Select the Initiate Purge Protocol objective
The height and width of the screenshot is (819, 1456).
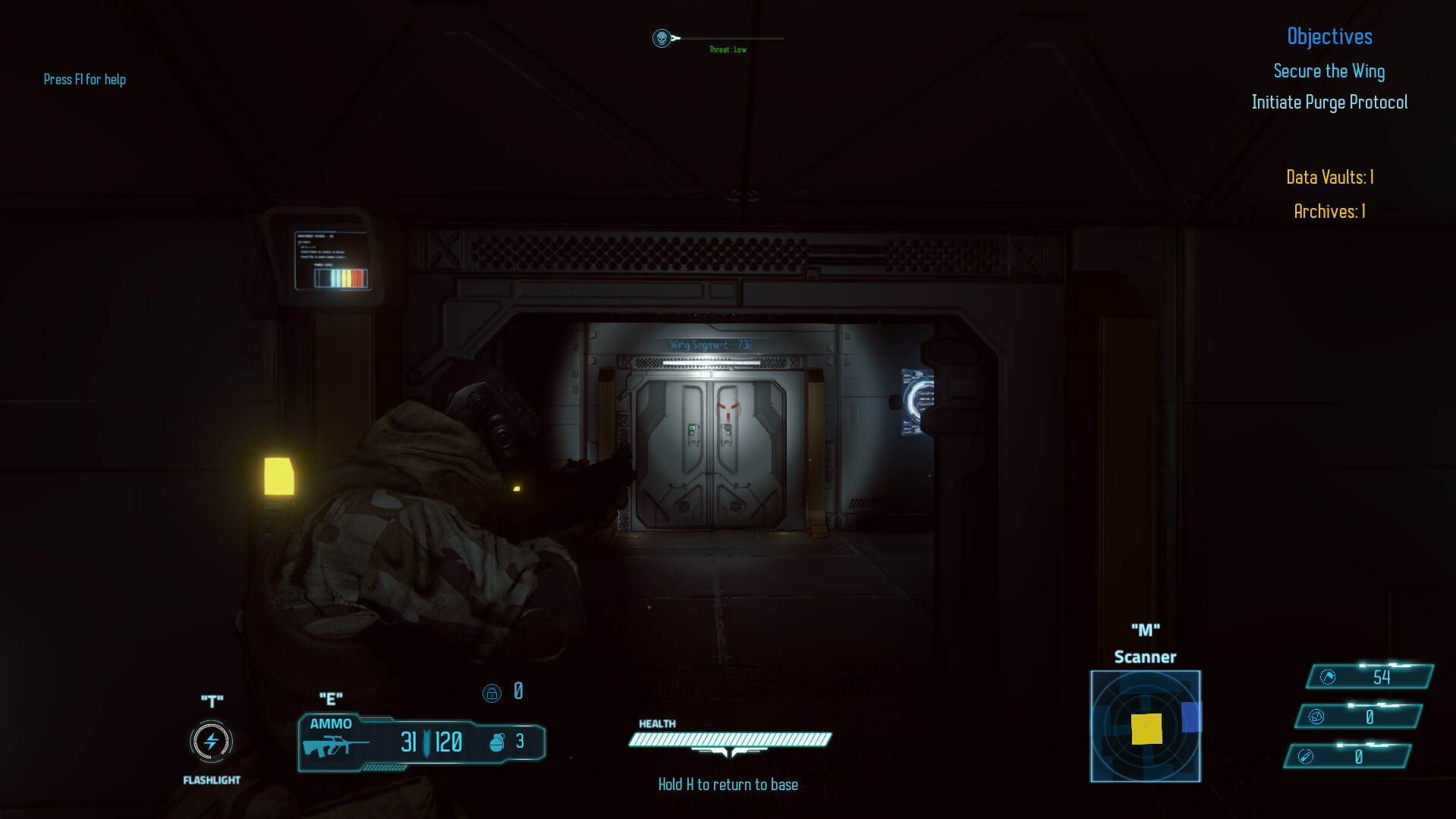(1329, 102)
